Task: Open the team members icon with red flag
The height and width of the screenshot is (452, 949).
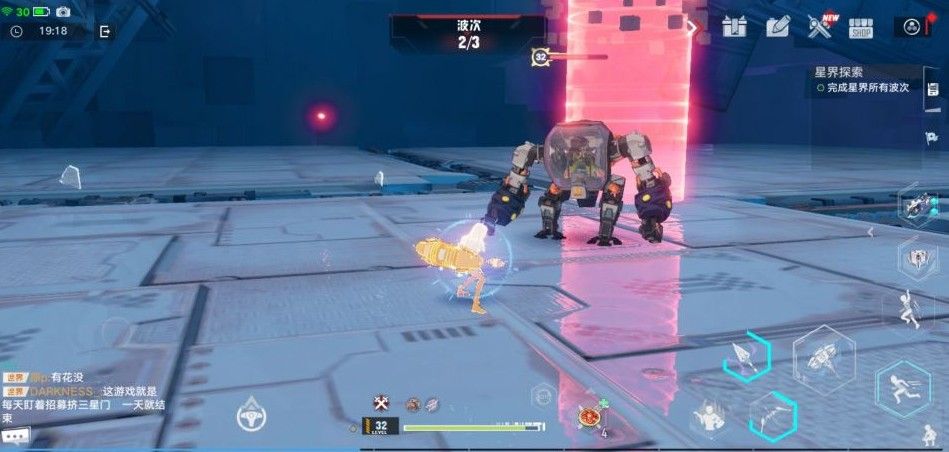Action: [x=914, y=27]
